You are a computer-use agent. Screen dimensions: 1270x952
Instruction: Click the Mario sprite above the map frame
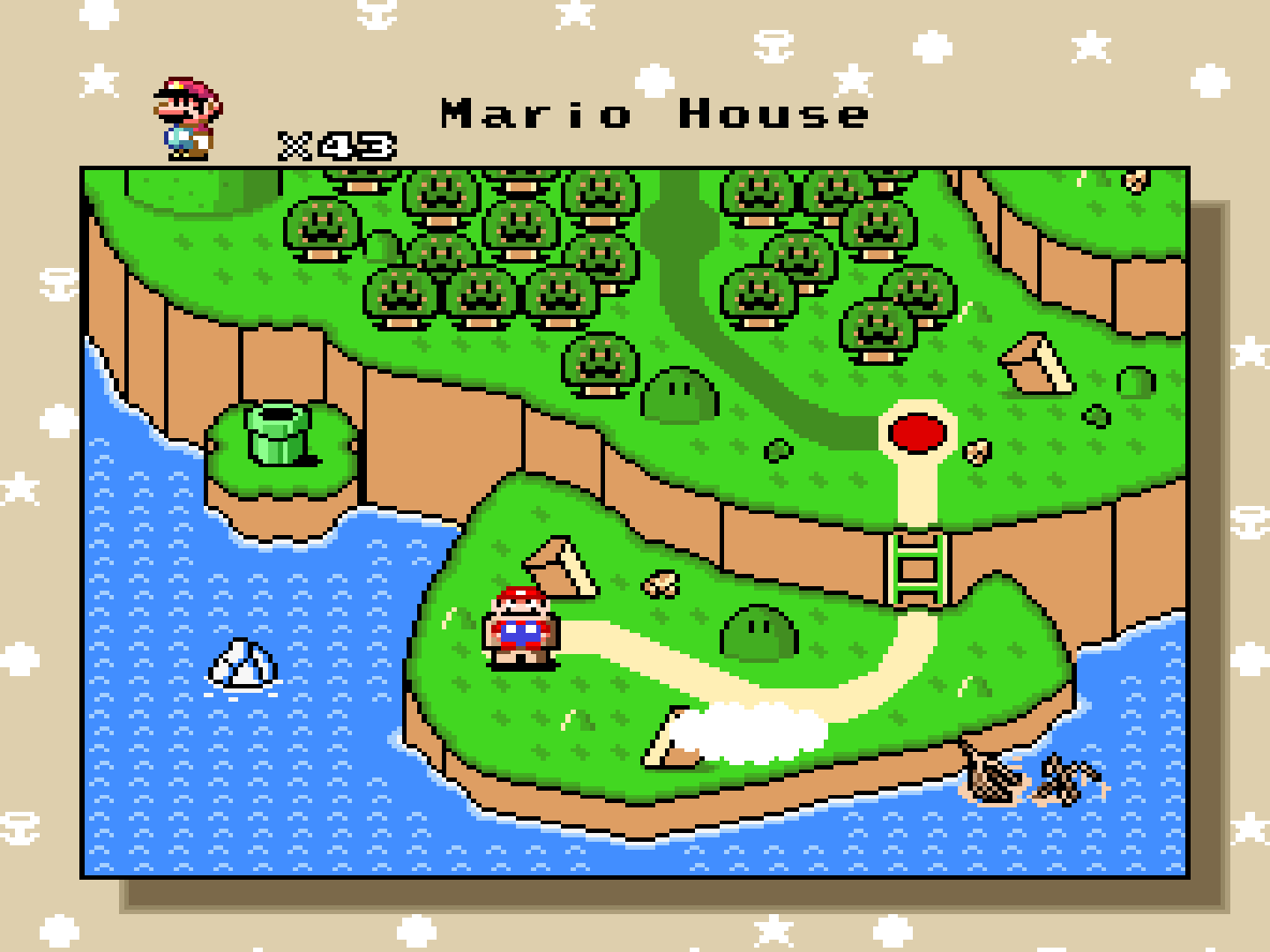click(x=185, y=115)
